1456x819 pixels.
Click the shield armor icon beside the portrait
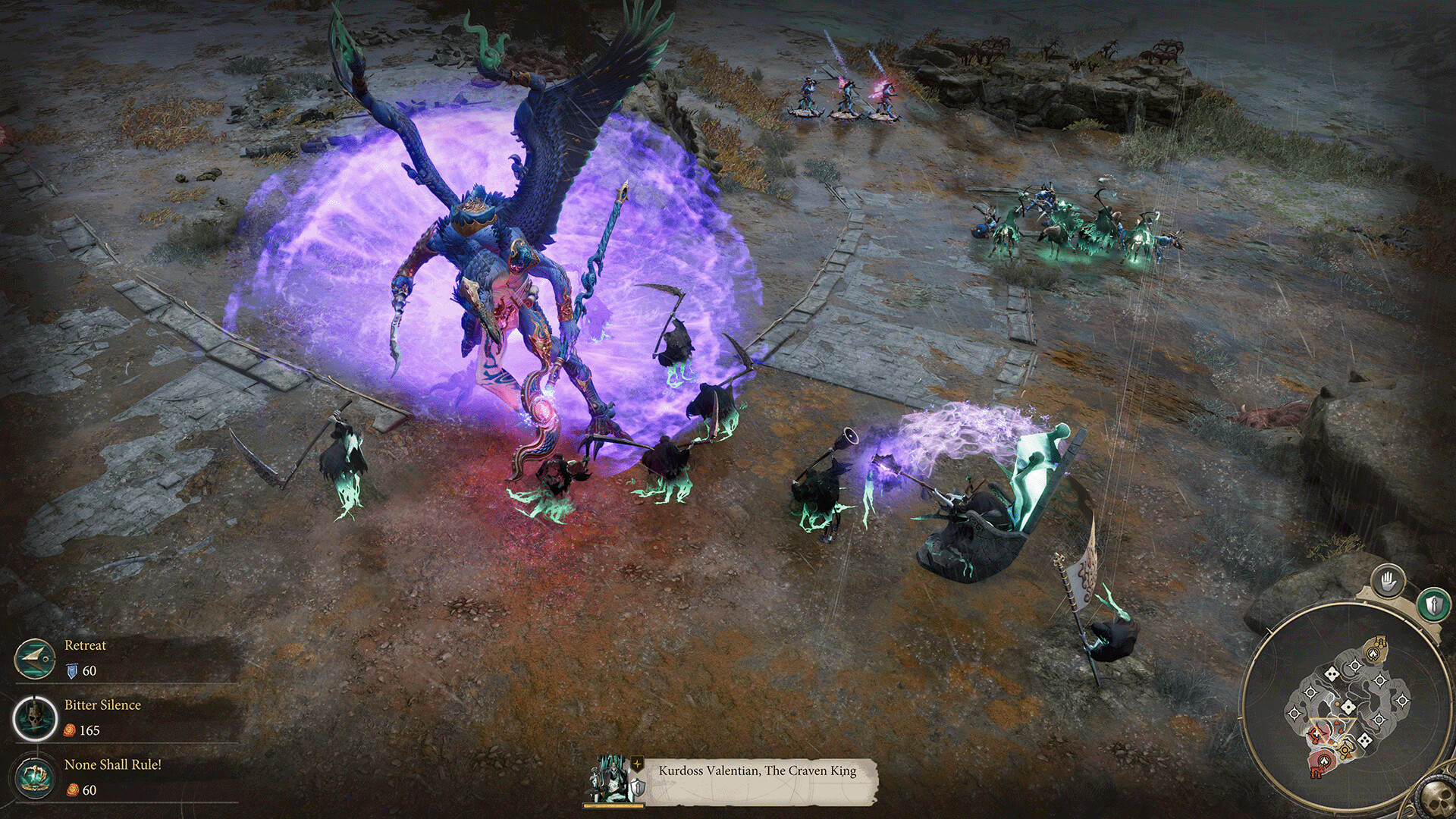(x=638, y=789)
